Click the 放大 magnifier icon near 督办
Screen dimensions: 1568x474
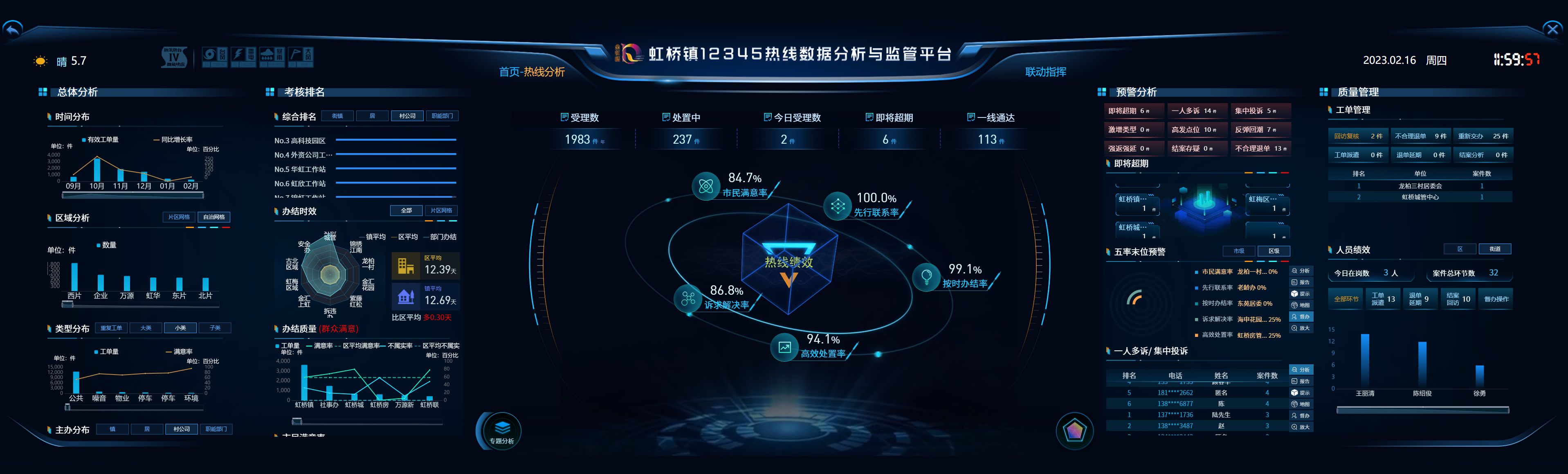pos(1302,328)
